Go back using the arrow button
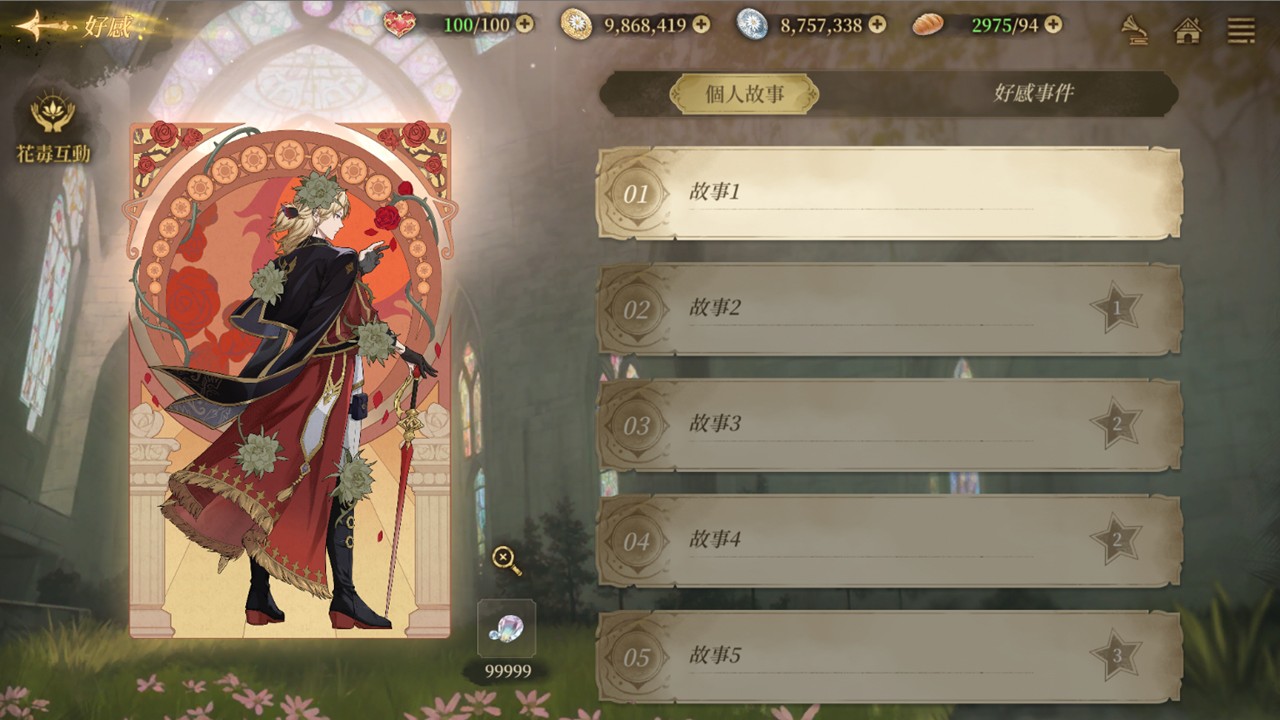The height and width of the screenshot is (720, 1280). [x=40, y=26]
